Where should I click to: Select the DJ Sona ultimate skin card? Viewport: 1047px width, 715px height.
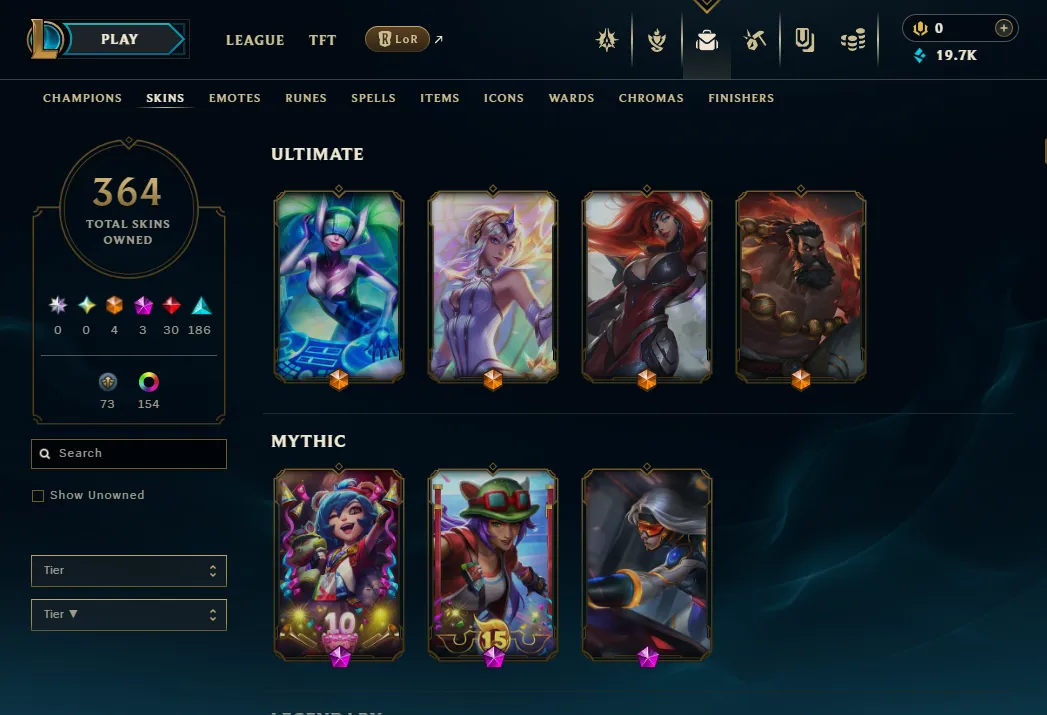(339, 286)
